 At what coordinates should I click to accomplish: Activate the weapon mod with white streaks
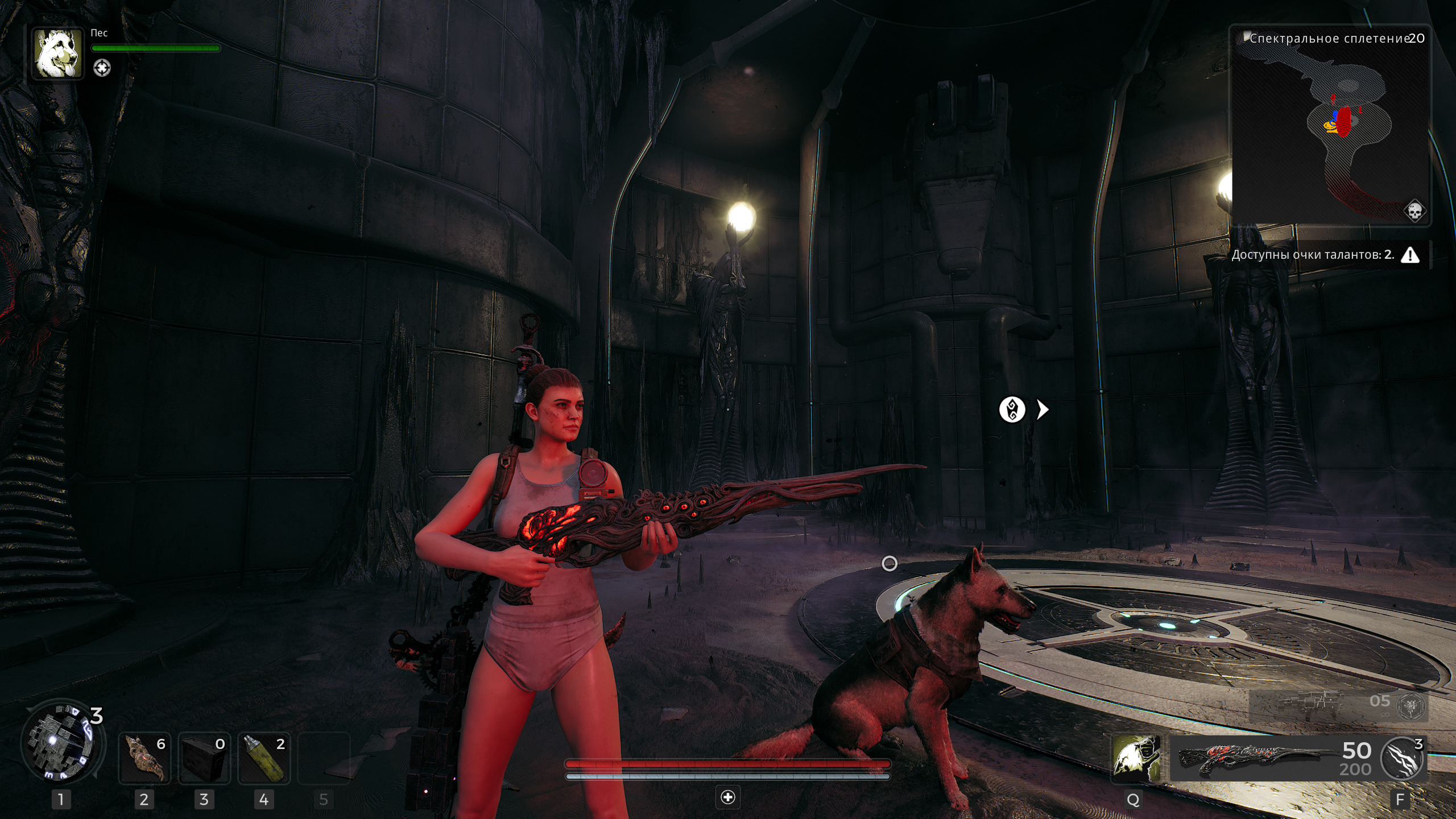[1403, 758]
